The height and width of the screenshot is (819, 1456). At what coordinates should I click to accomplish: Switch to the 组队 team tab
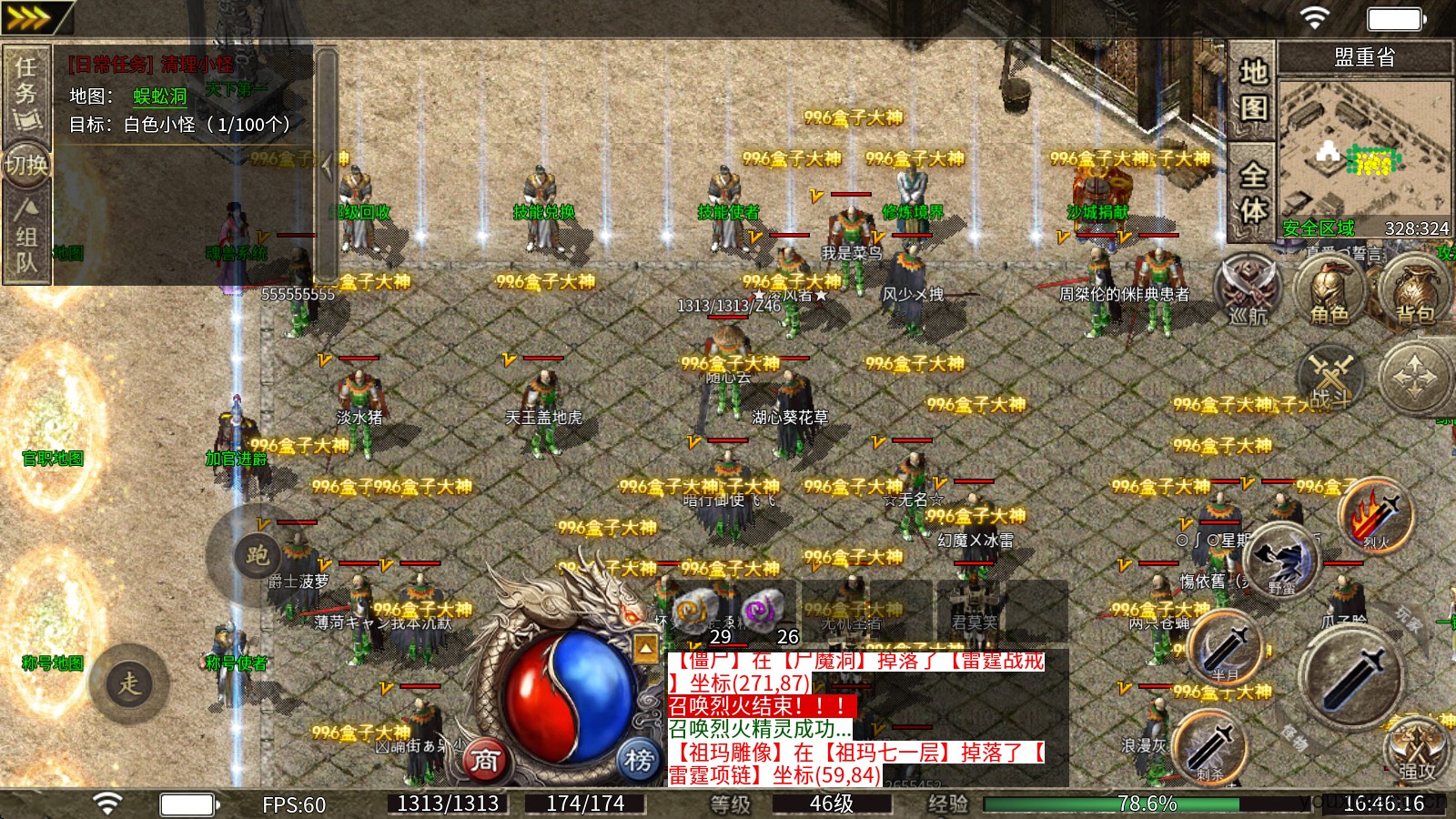[x=26, y=238]
